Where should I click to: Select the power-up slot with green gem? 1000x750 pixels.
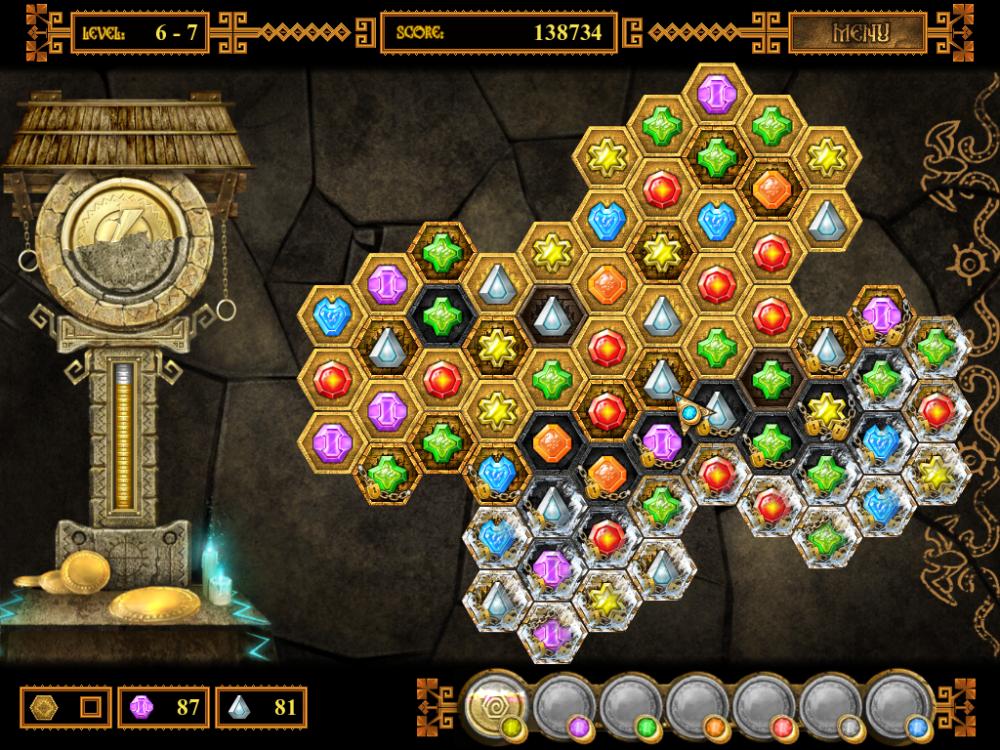click(x=630, y=705)
